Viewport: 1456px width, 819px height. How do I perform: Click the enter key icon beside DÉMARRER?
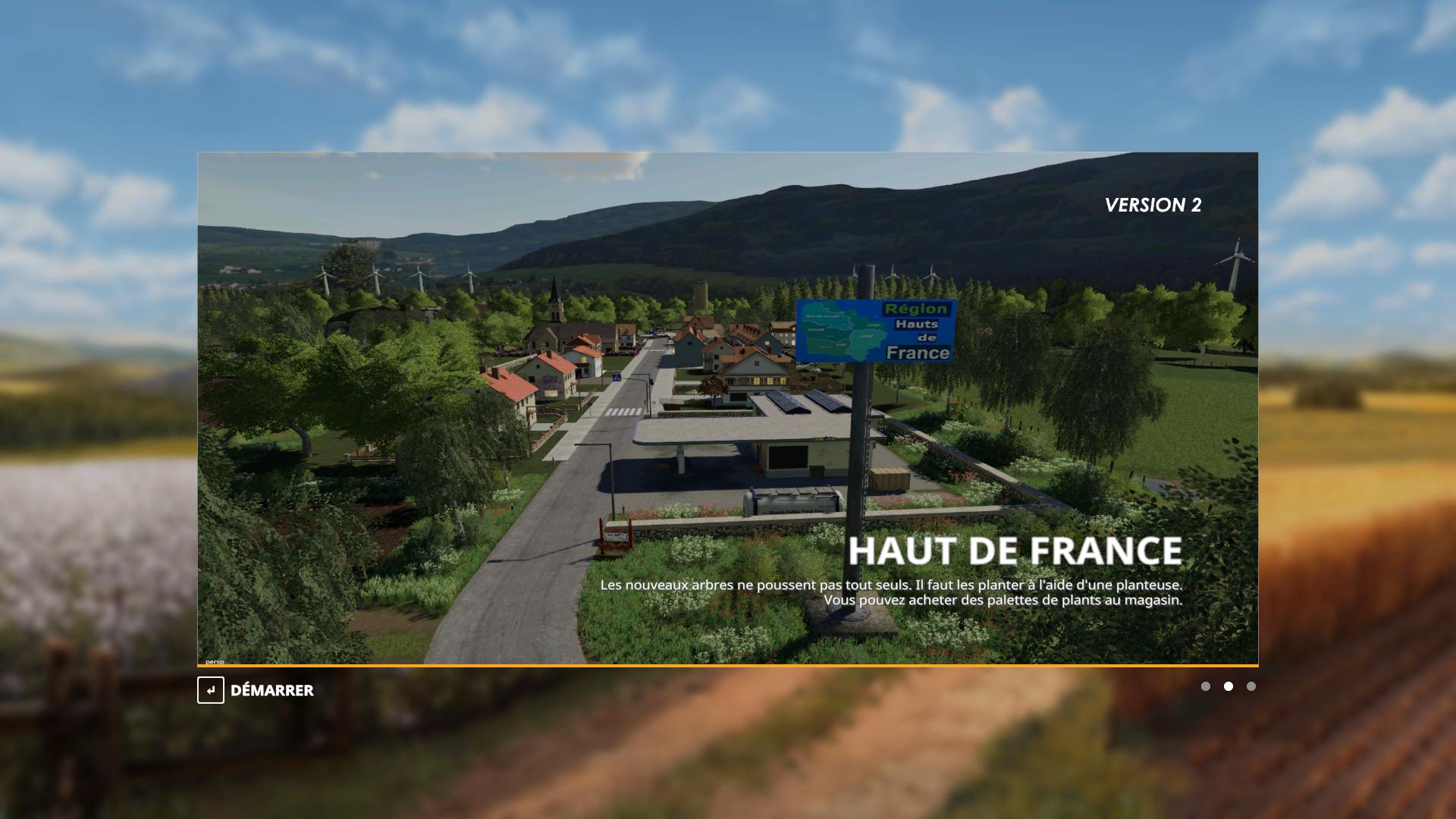[212, 691]
